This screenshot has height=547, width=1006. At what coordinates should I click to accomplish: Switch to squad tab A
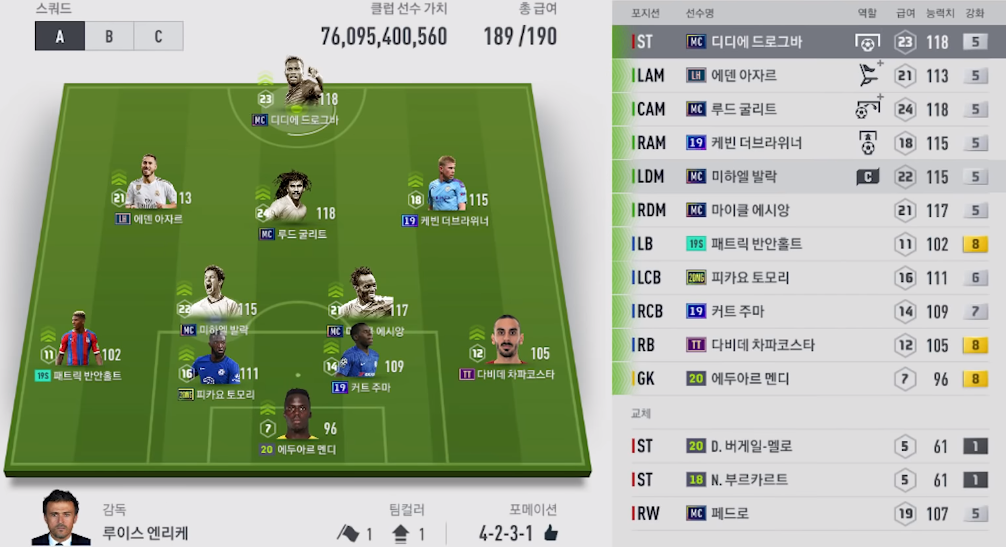click(x=60, y=36)
